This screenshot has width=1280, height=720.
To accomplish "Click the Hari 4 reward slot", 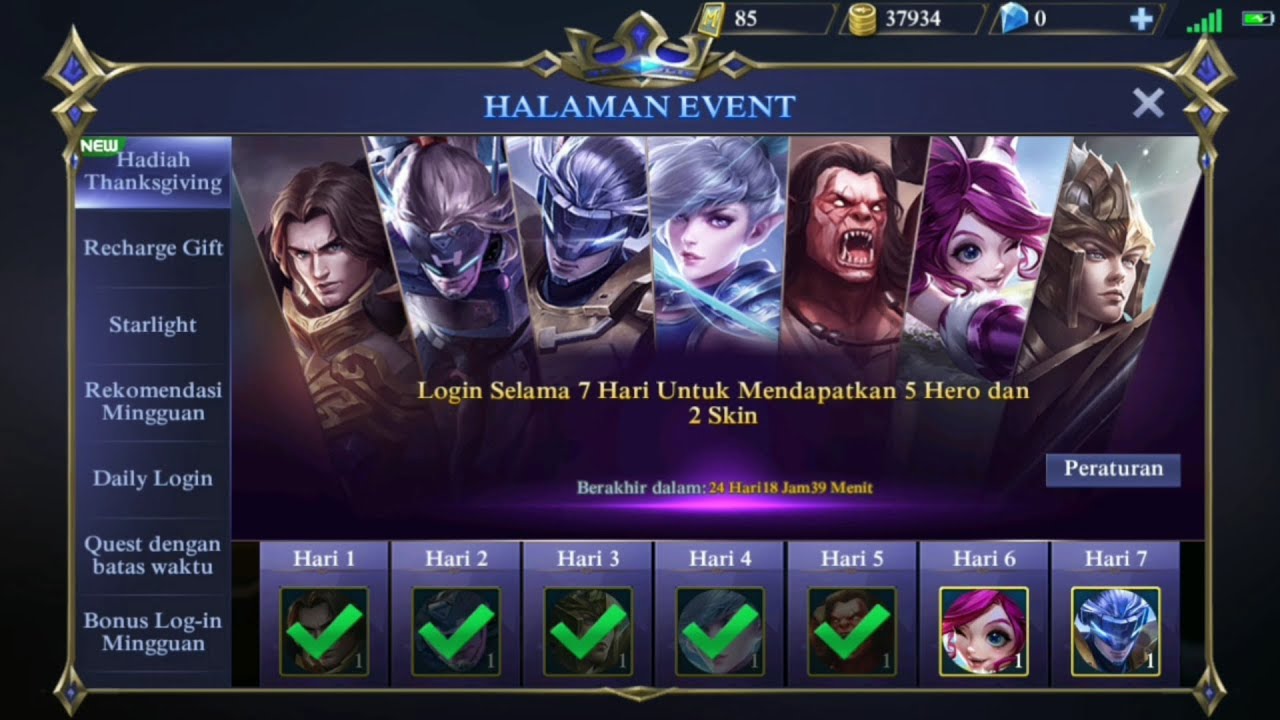I will 719,630.
